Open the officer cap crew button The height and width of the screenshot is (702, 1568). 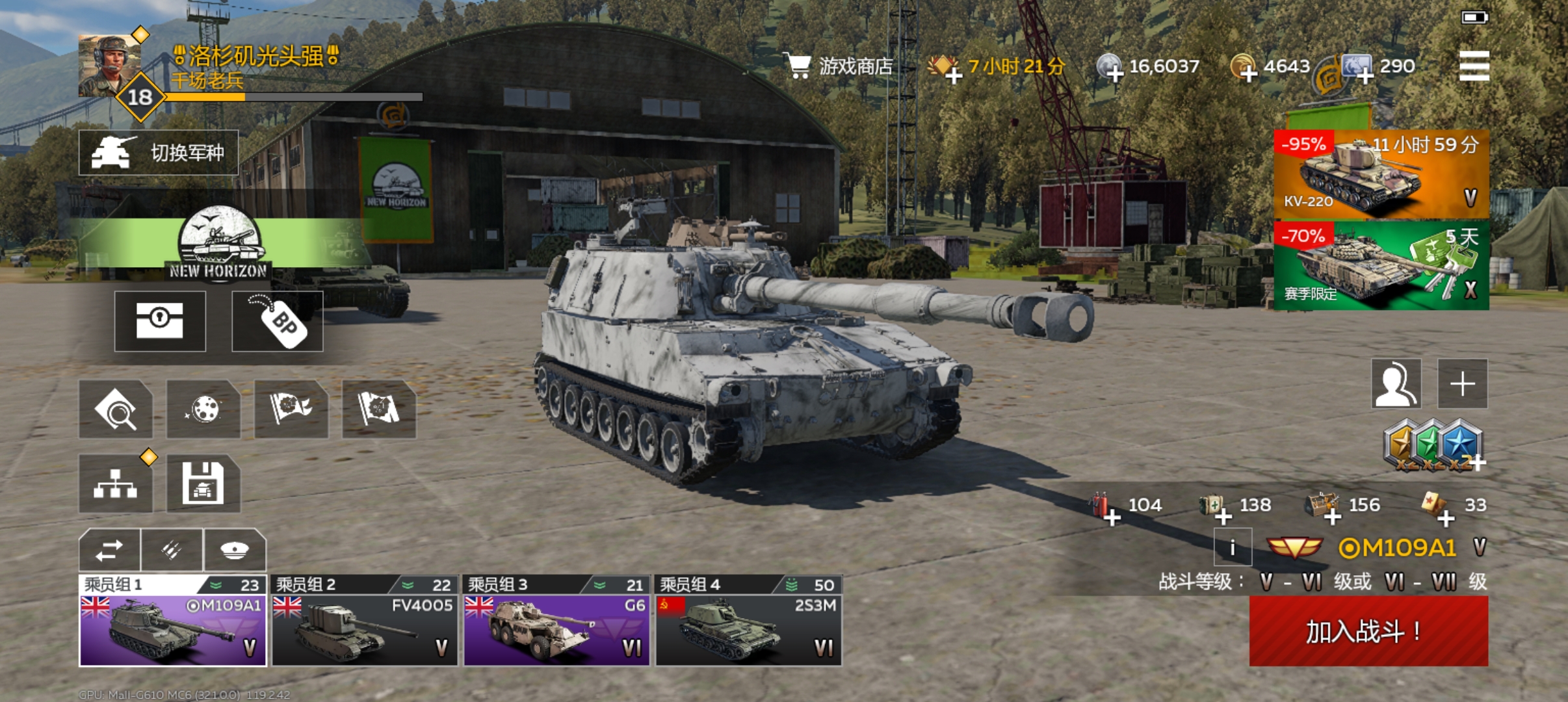235,550
